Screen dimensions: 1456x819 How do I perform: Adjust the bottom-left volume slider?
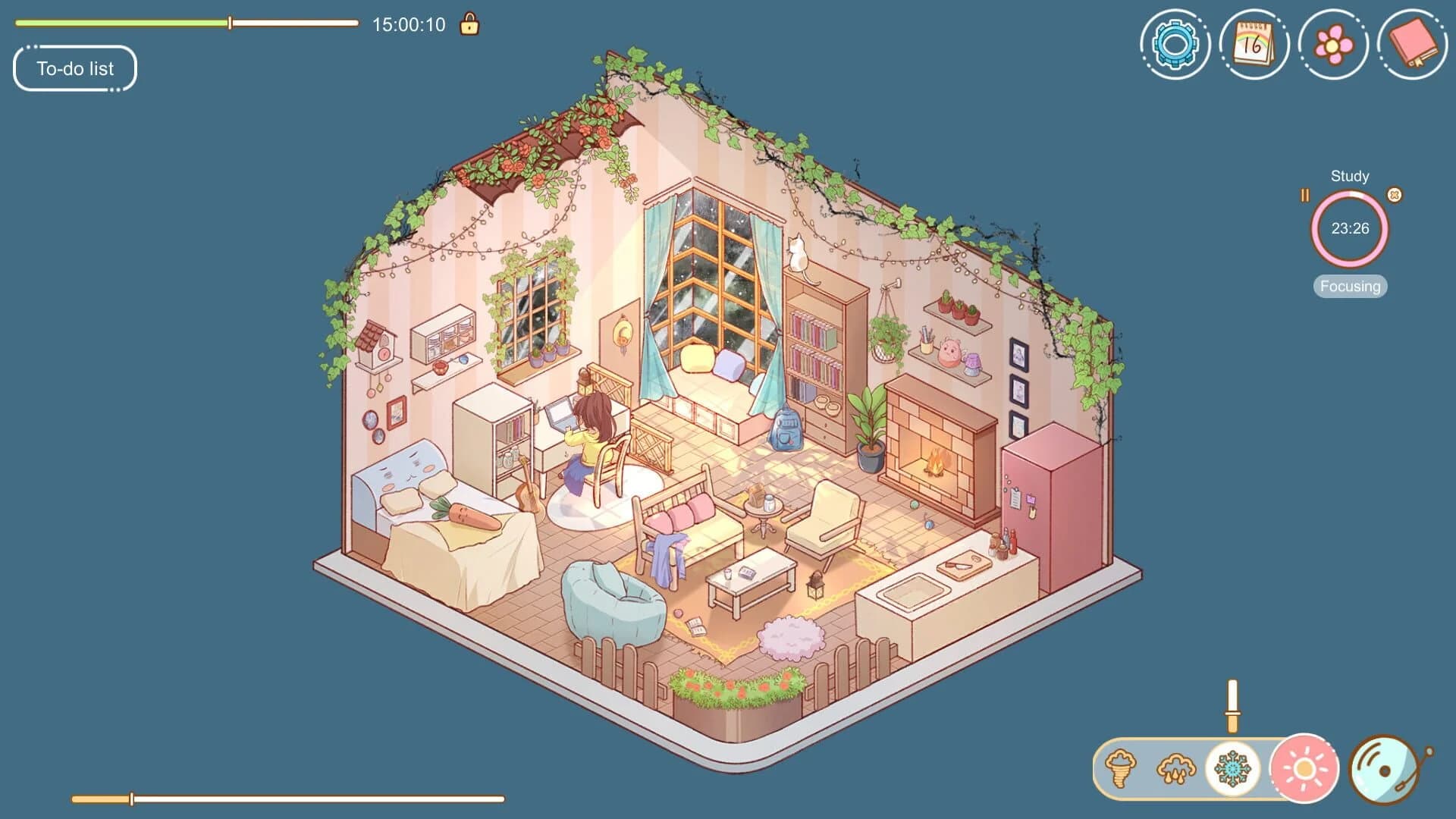point(131,798)
